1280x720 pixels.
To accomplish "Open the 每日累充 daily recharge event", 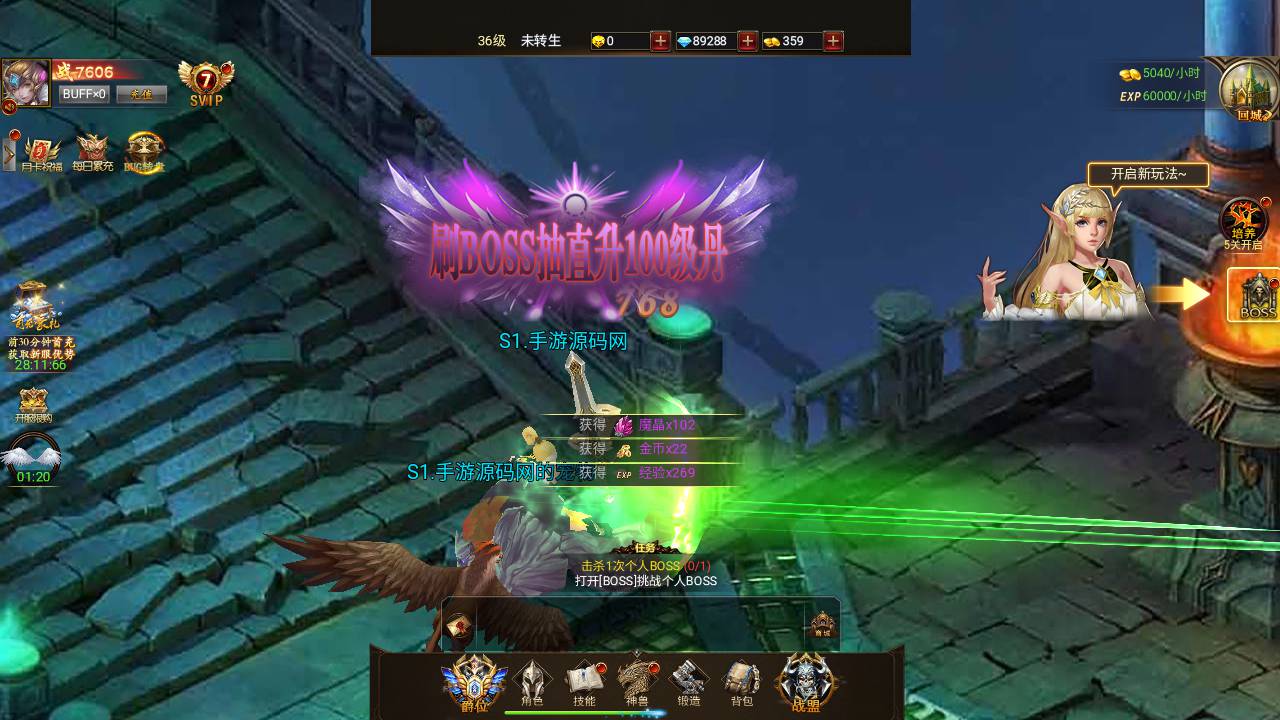I will click(x=92, y=148).
